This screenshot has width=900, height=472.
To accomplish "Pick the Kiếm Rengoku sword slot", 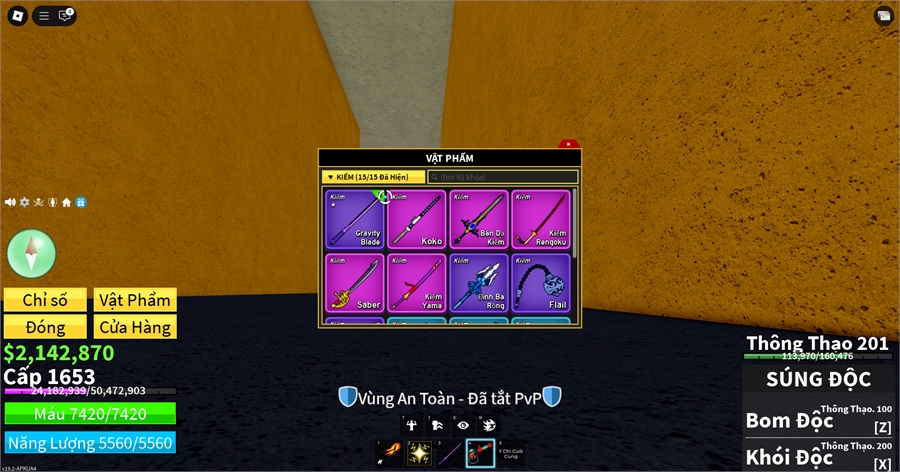I will [541, 219].
